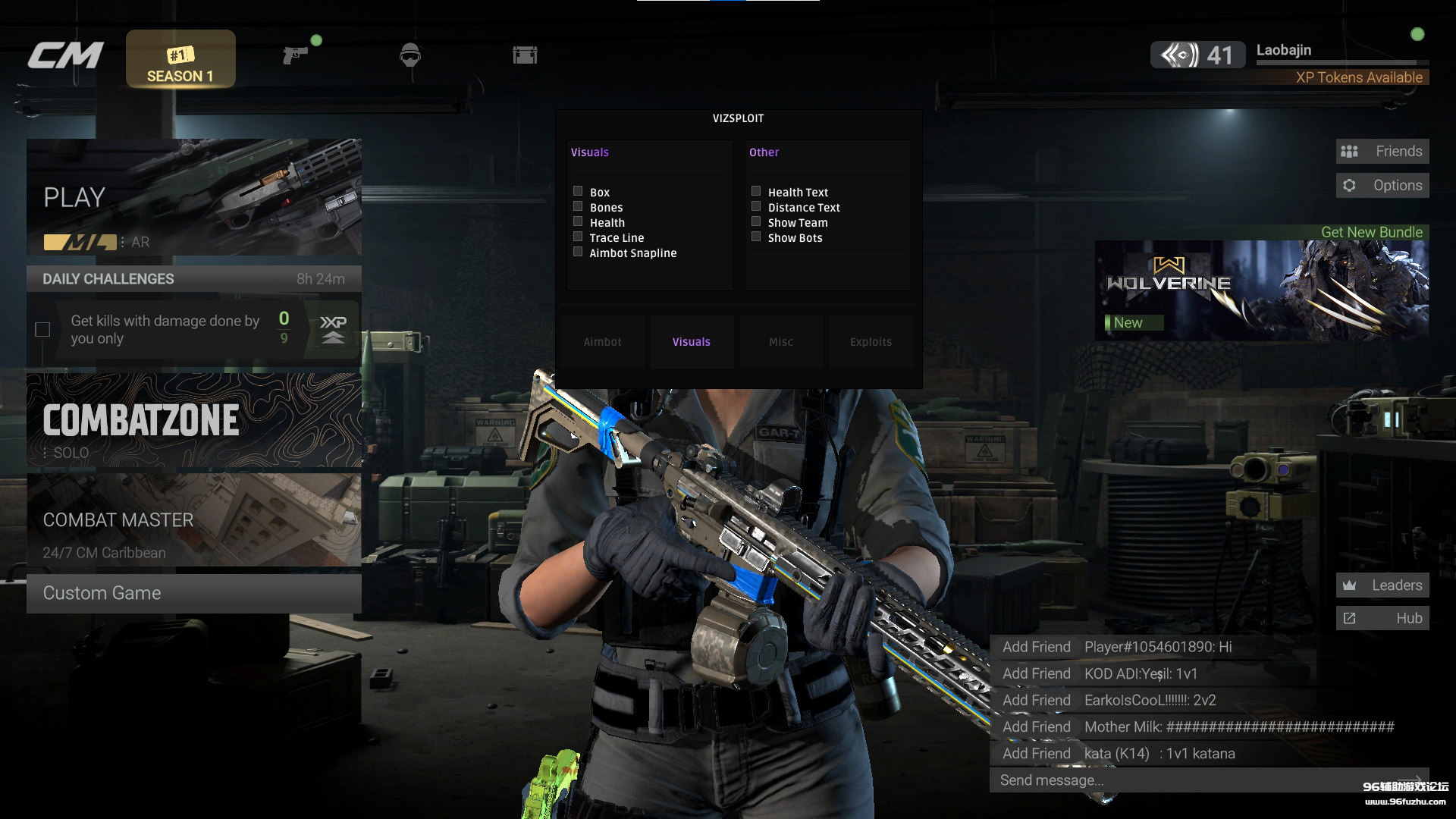The width and height of the screenshot is (1456, 819).
Task: Switch to the Aimbot tab
Action: click(x=603, y=342)
